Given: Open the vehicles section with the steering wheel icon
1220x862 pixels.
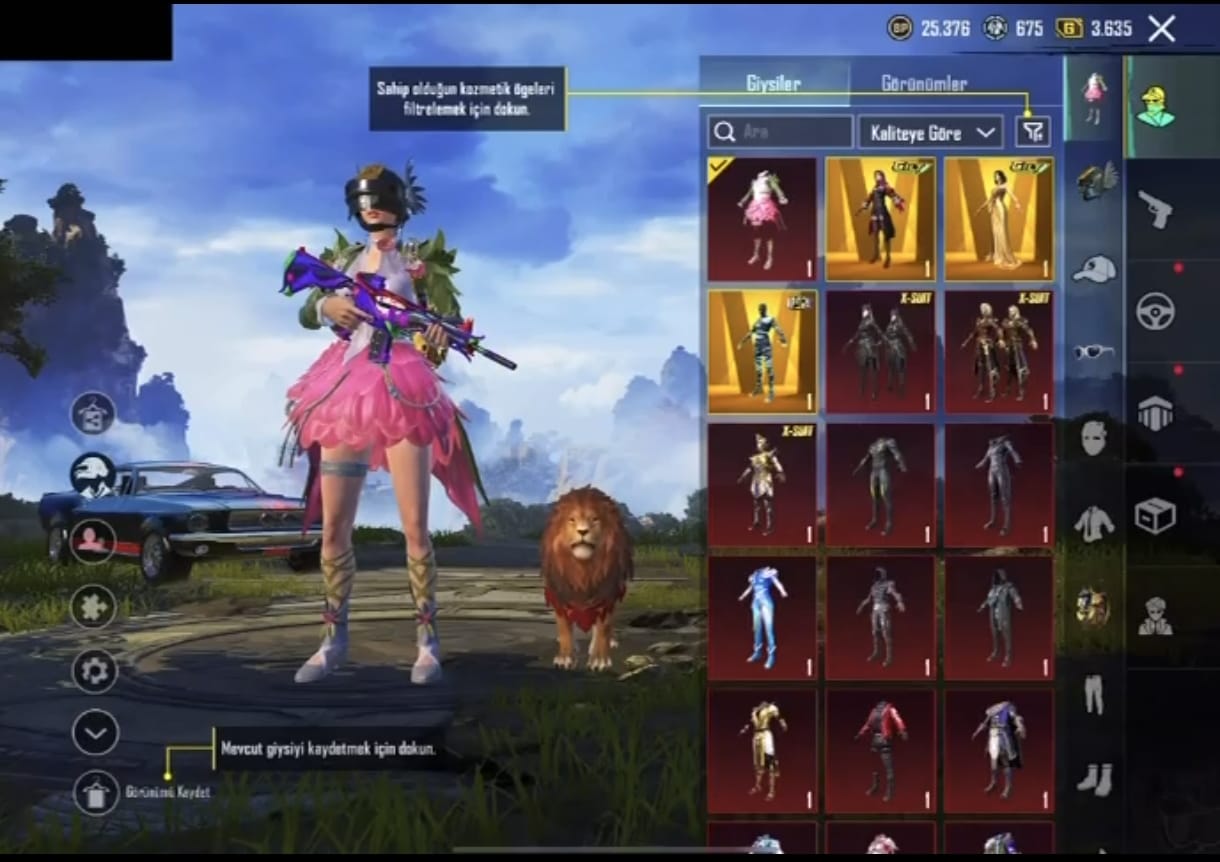Looking at the screenshot, I should tap(1155, 311).
